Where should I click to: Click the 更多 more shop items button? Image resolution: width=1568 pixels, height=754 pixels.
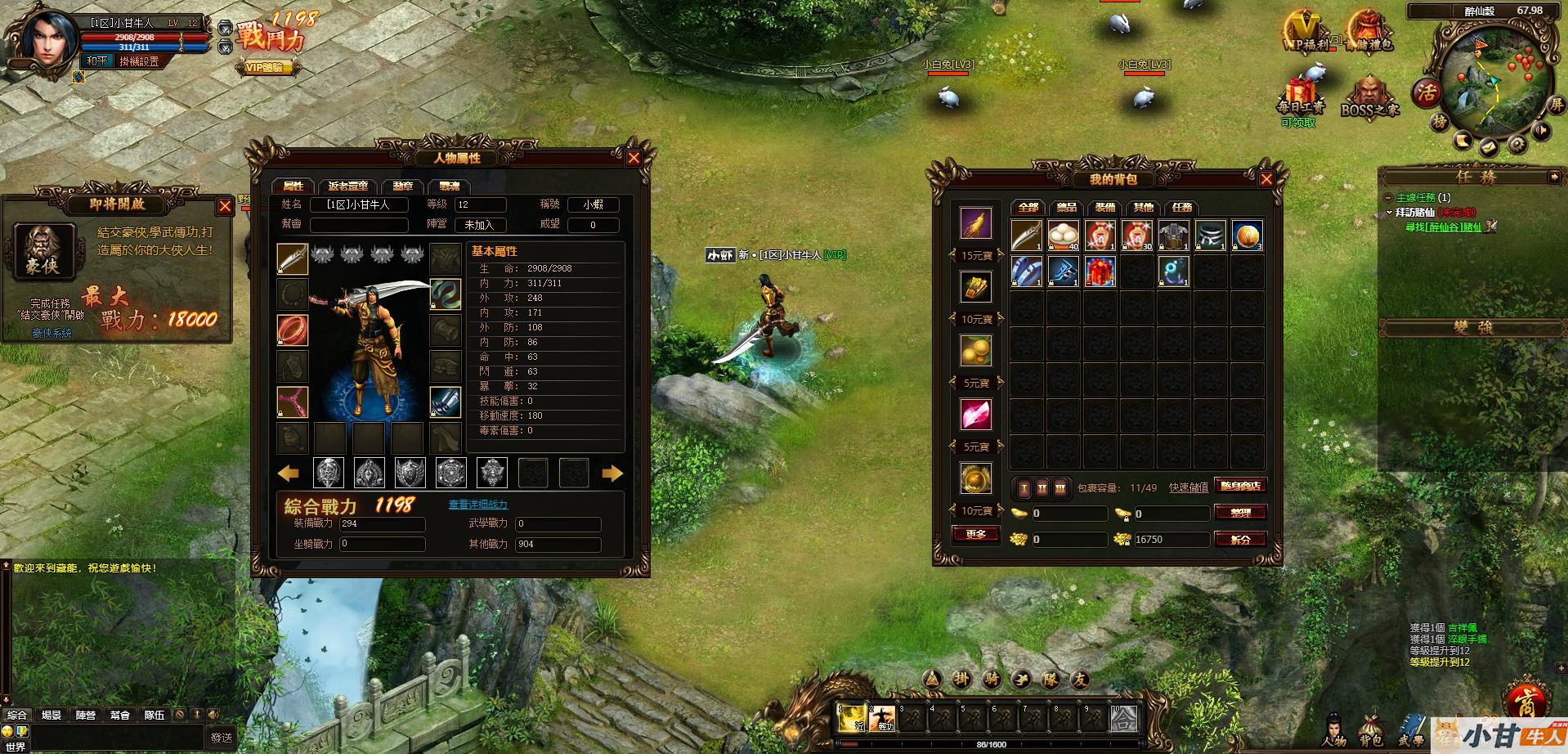pyautogui.click(x=976, y=534)
